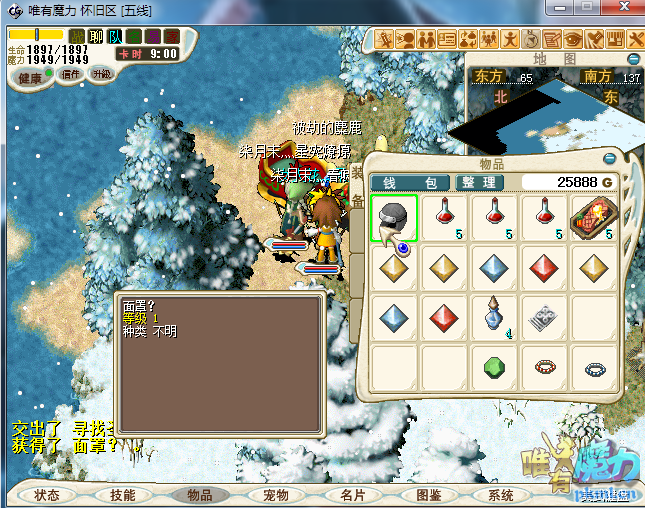Open the 信件 mail button
This screenshot has height=508, width=645.
(70, 74)
